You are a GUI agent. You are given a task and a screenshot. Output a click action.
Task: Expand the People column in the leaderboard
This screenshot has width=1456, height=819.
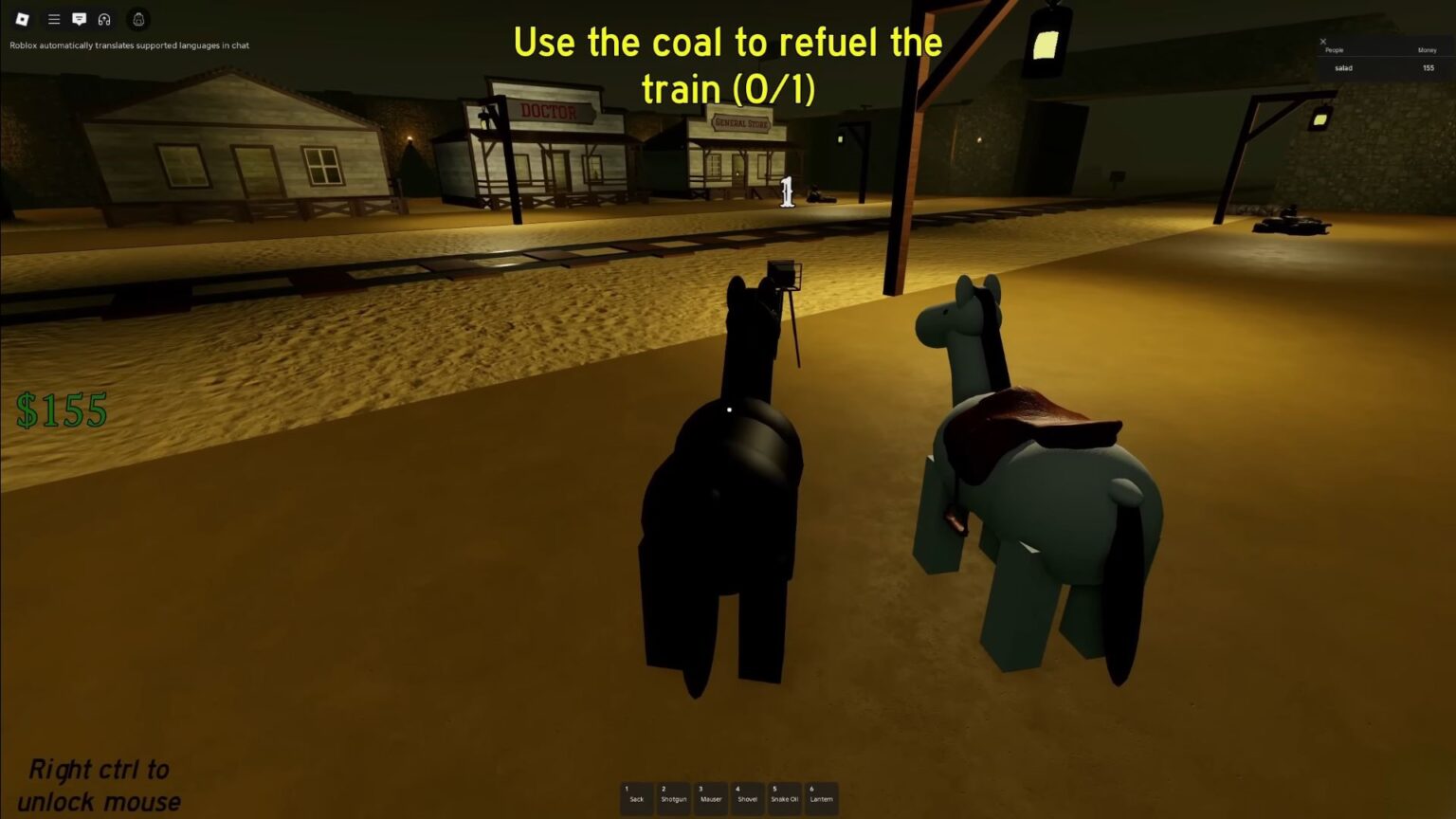1335,49
